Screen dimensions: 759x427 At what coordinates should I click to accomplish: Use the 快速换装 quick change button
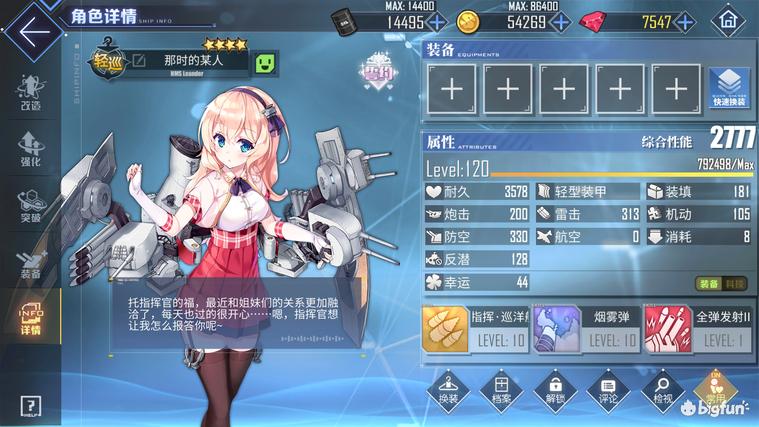(729, 90)
